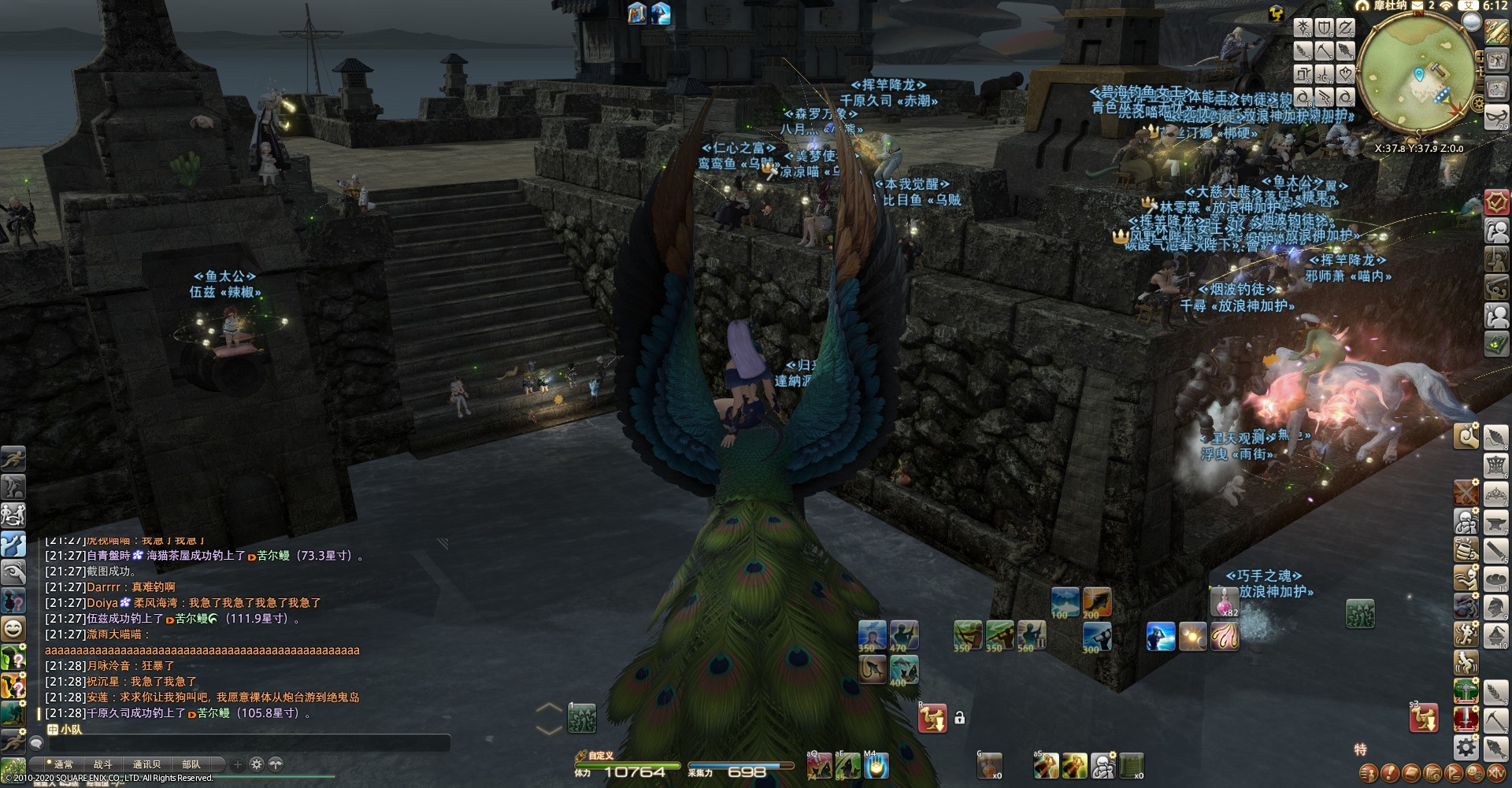The height and width of the screenshot is (788, 1512).
Task: Activate the fishing skill costing 560 GP
Action: pyautogui.click(x=1031, y=635)
